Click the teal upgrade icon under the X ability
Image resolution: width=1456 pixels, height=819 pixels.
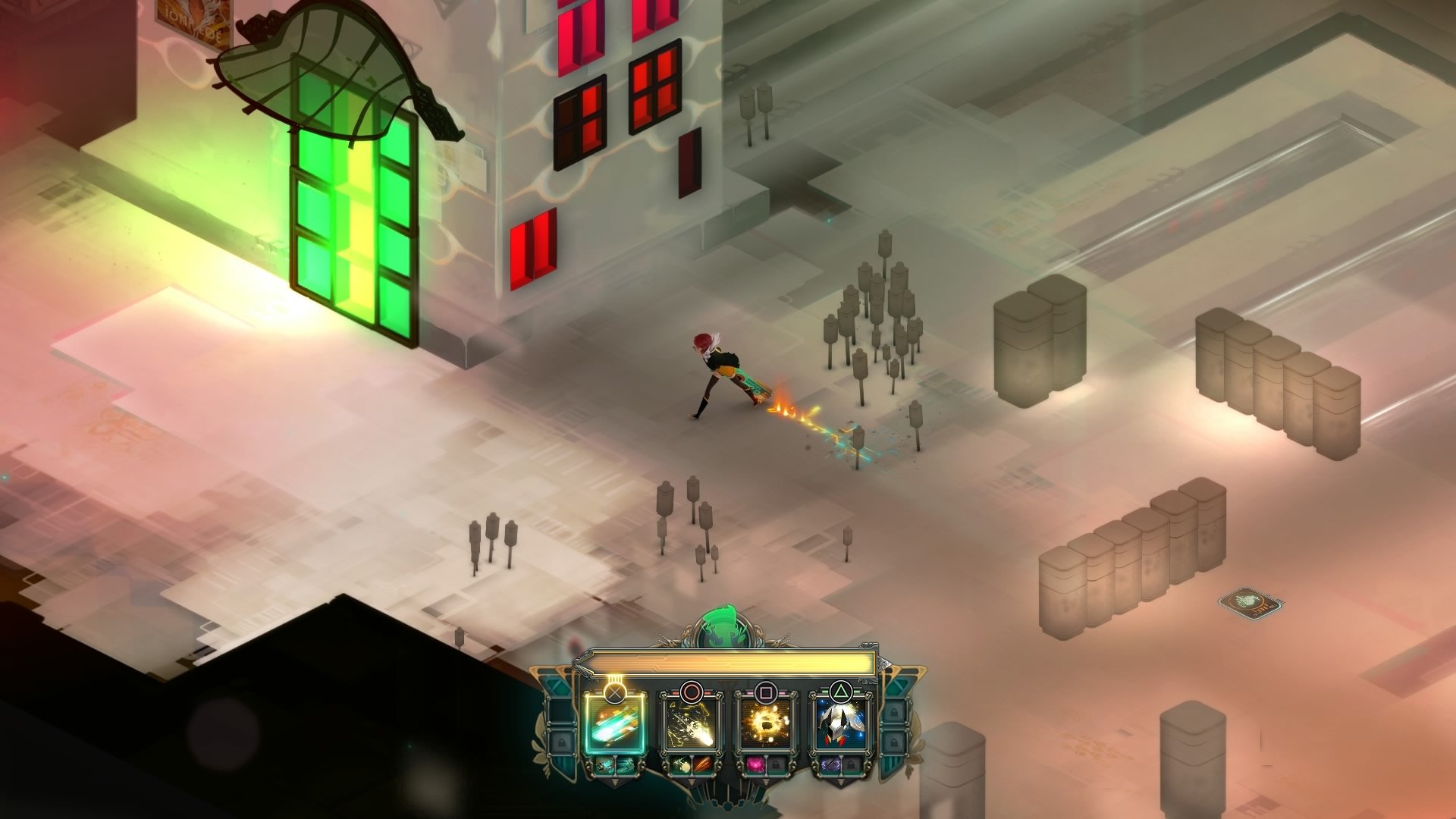pos(604,765)
